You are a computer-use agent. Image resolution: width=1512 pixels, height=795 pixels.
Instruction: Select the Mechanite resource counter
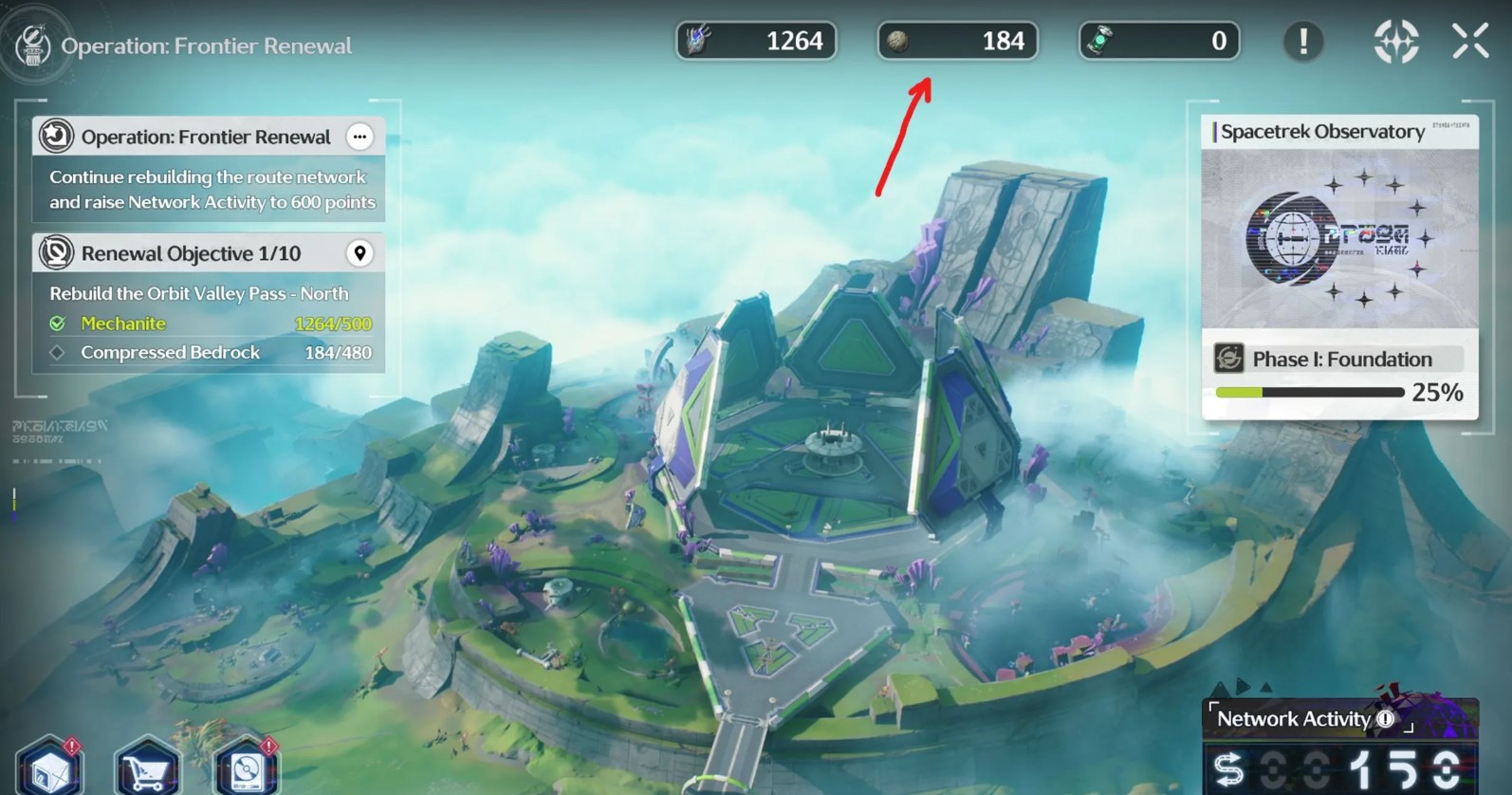[x=756, y=41]
